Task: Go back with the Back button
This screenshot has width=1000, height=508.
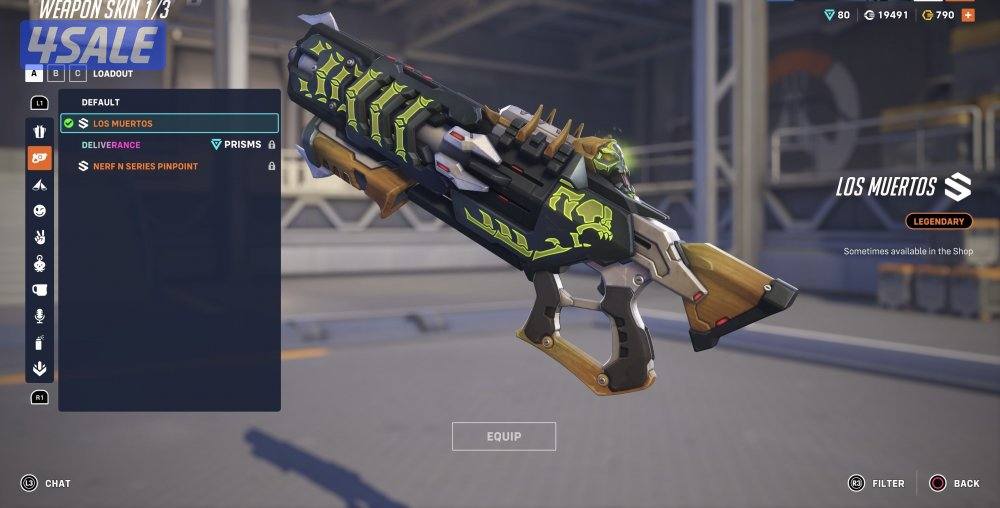Action: click(954, 484)
